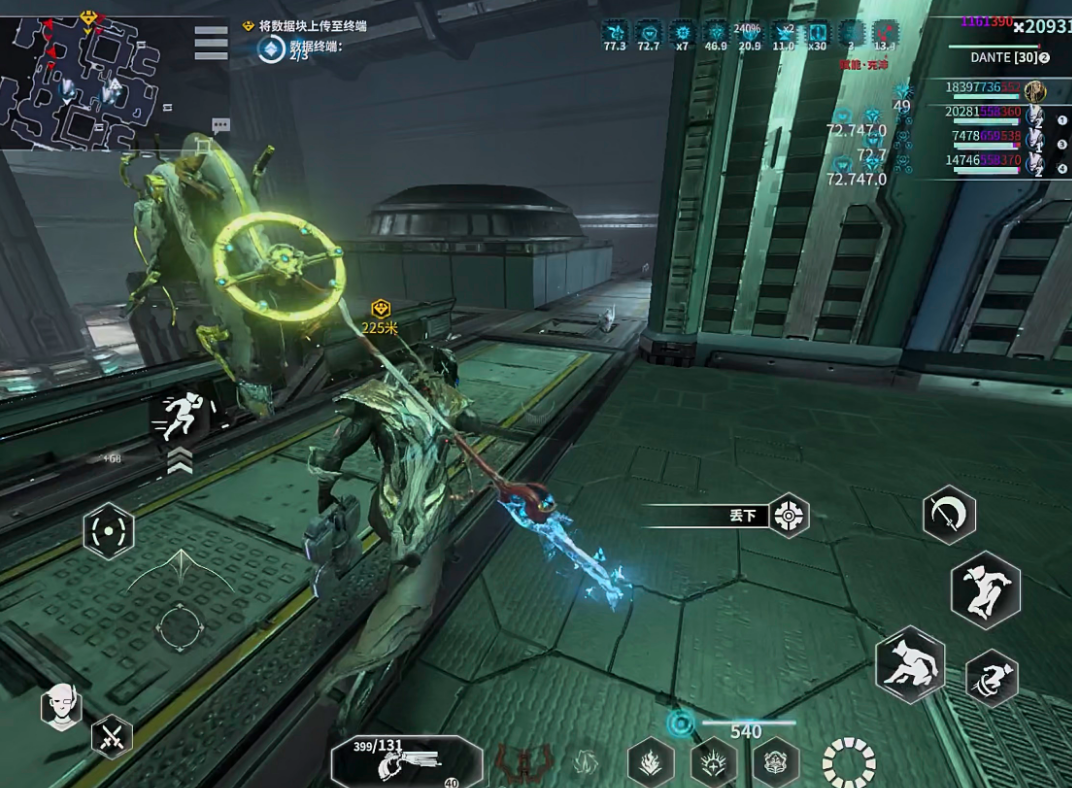Tap the movement joystick circle
The image size is (1072, 788).
[180, 627]
